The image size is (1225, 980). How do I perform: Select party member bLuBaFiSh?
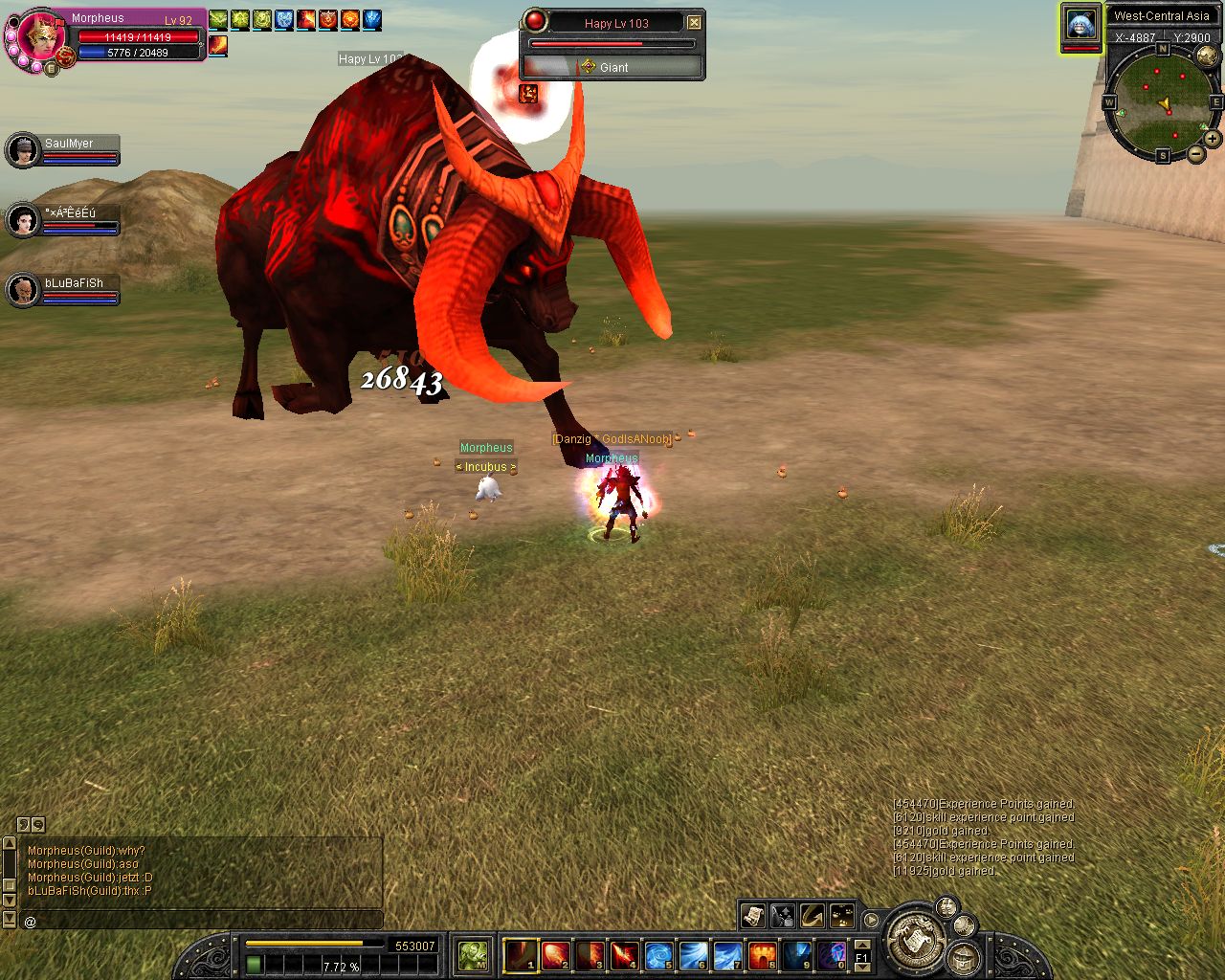pyautogui.click(x=22, y=290)
